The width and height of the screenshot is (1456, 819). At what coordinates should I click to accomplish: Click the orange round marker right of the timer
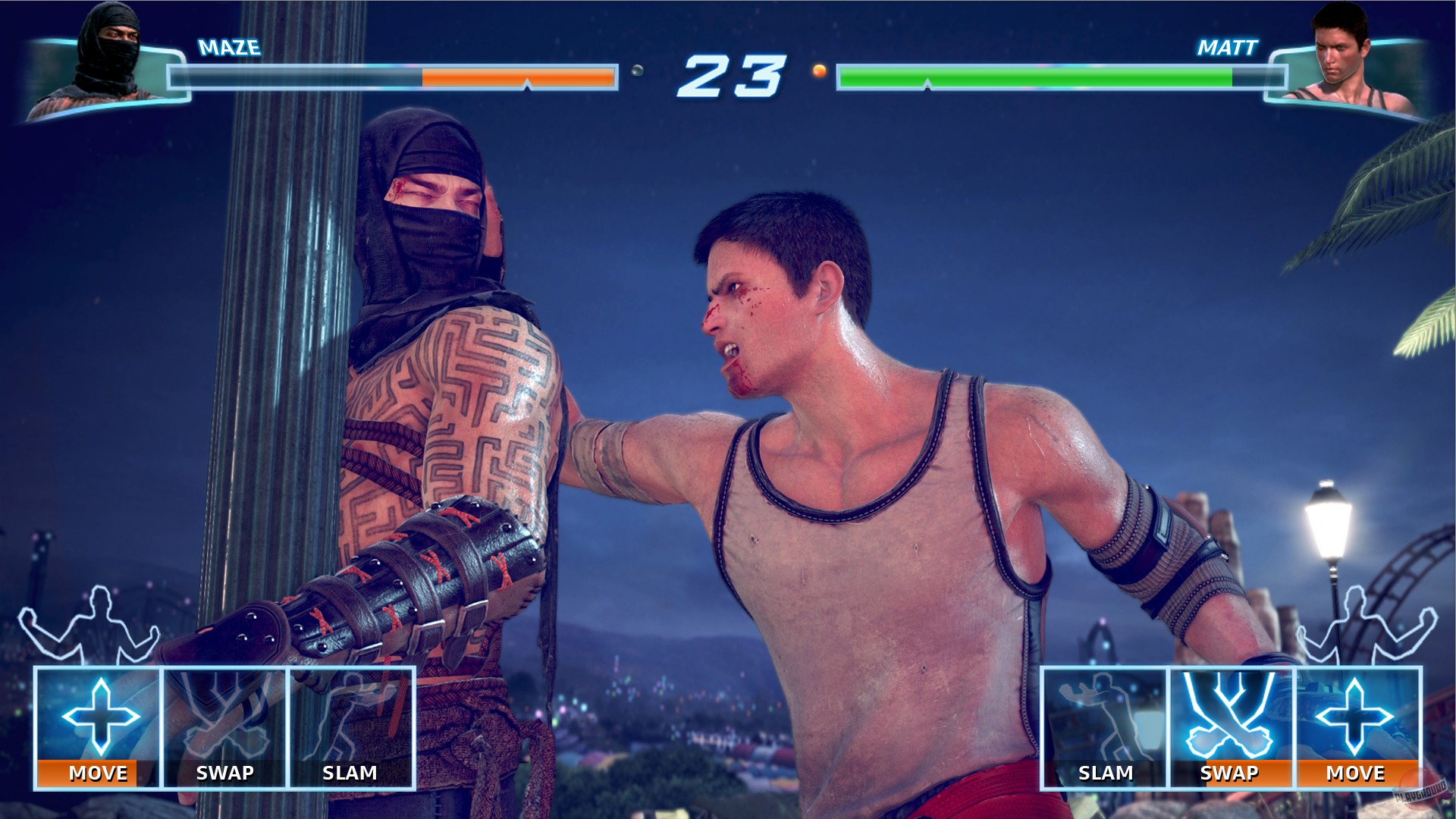817,70
